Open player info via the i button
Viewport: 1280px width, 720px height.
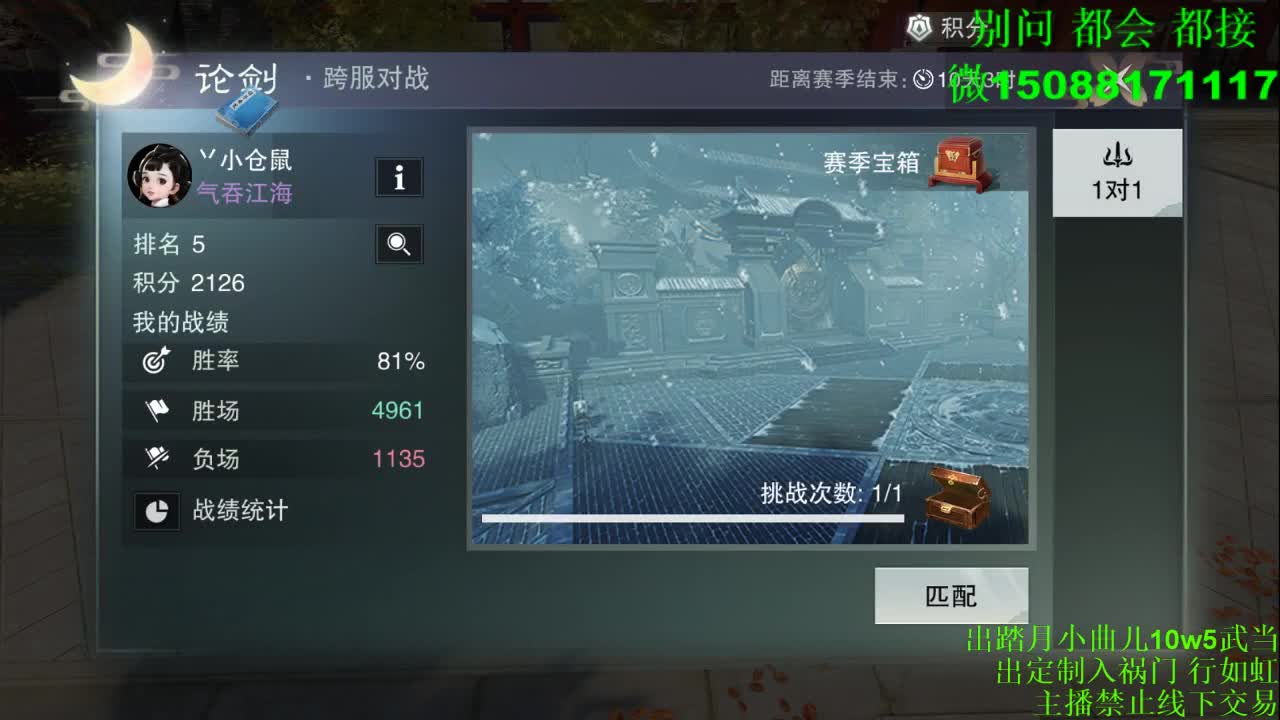tap(398, 177)
